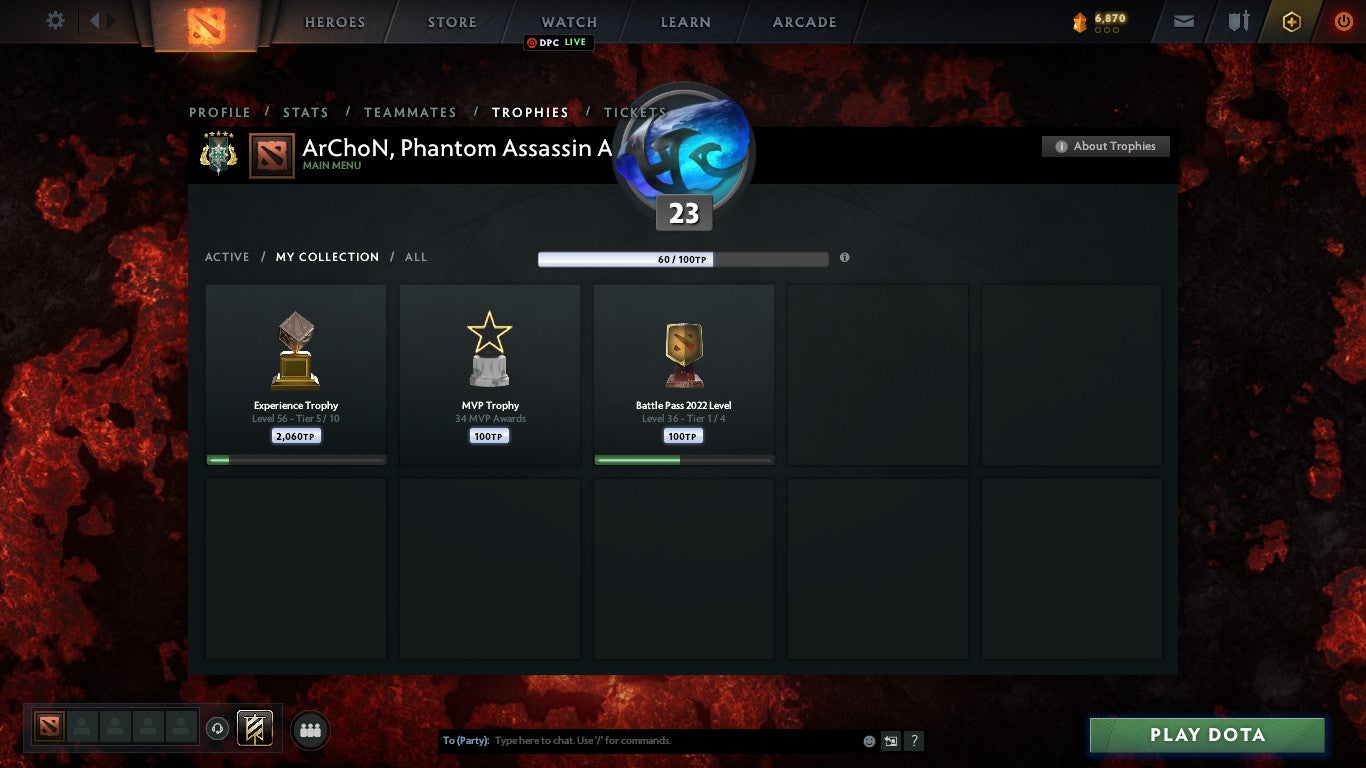This screenshot has height=768, width=1366.
Task: Open the Armory with the shield and sword icon
Action: [1239, 20]
